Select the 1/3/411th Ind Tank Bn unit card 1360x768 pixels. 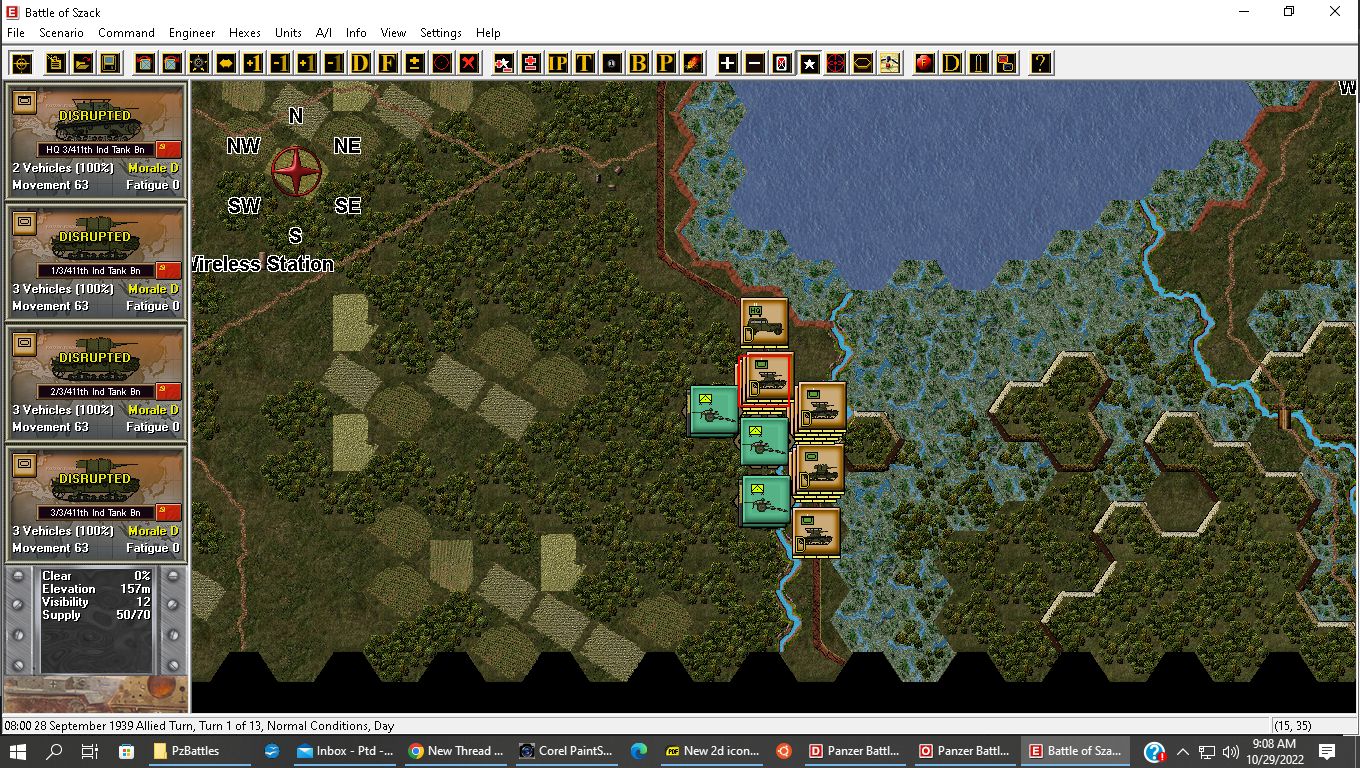[x=96, y=263]
